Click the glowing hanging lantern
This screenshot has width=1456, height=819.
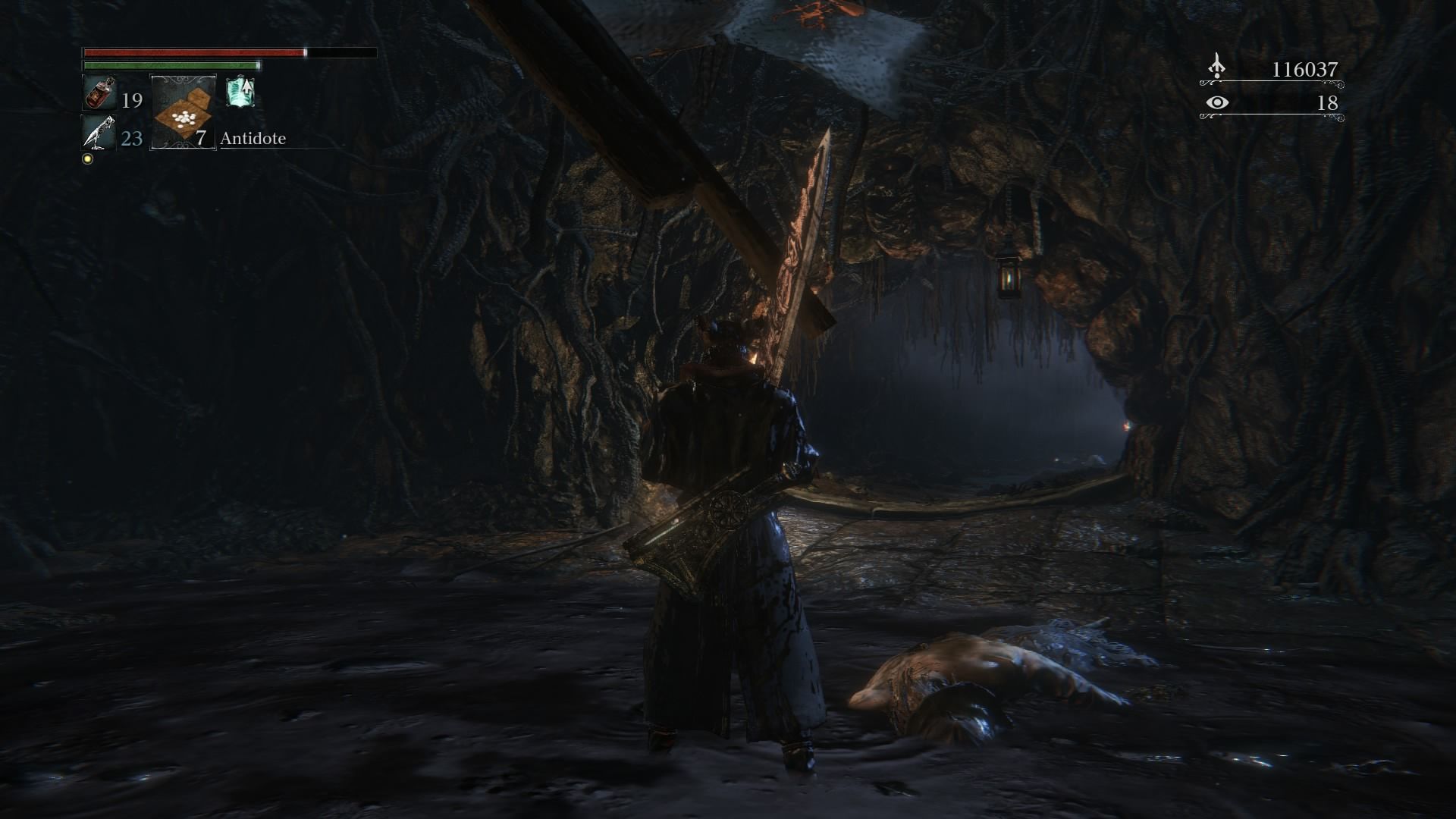point(1009,277)
